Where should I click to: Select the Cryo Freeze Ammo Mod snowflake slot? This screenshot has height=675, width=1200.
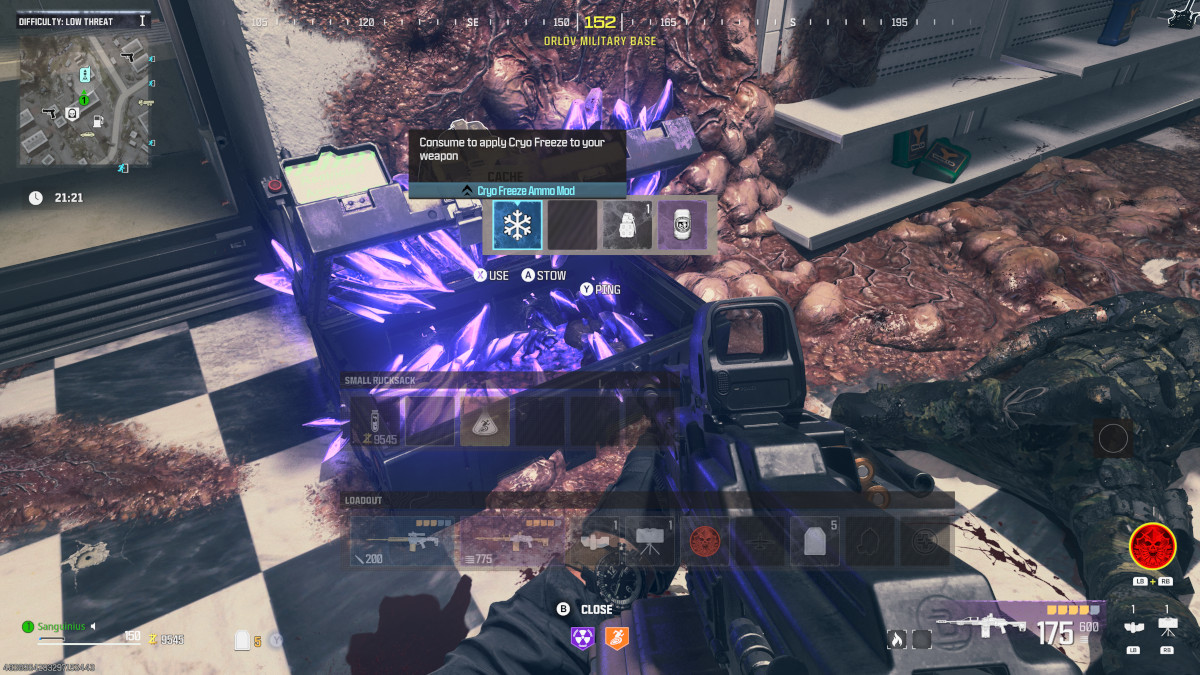(517, 225)
